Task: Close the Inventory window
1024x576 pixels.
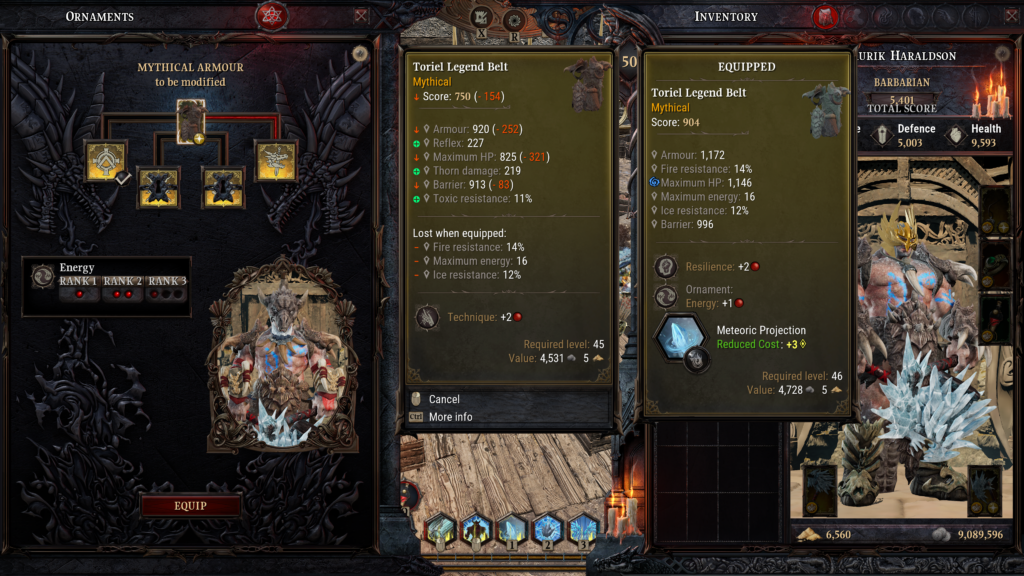Action: coord(1010,16)
